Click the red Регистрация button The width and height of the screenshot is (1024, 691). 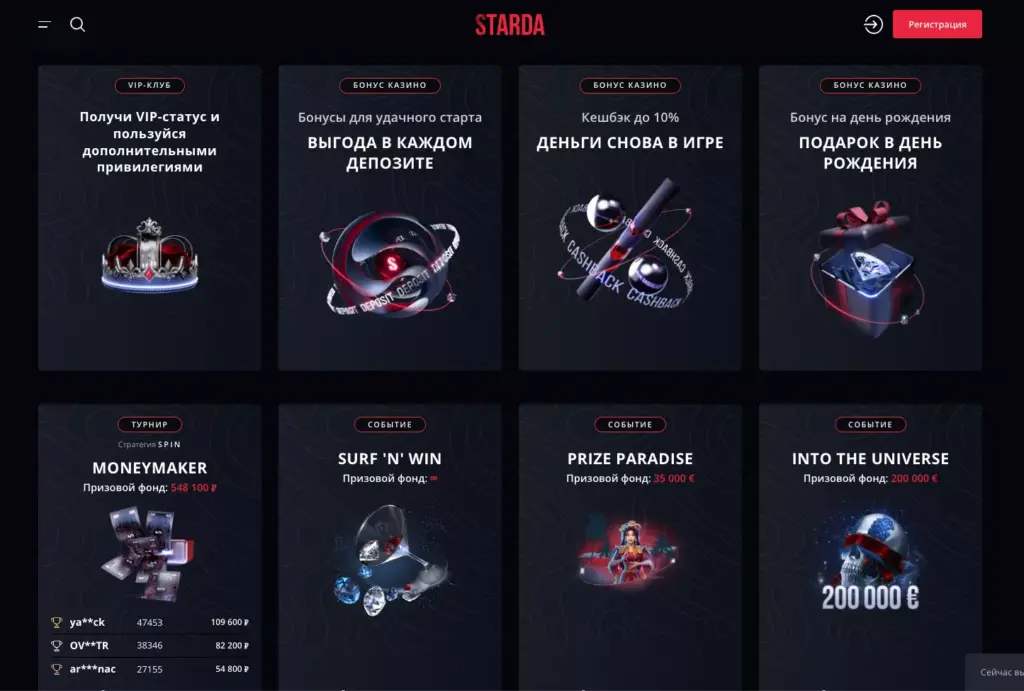coord(937,25)
